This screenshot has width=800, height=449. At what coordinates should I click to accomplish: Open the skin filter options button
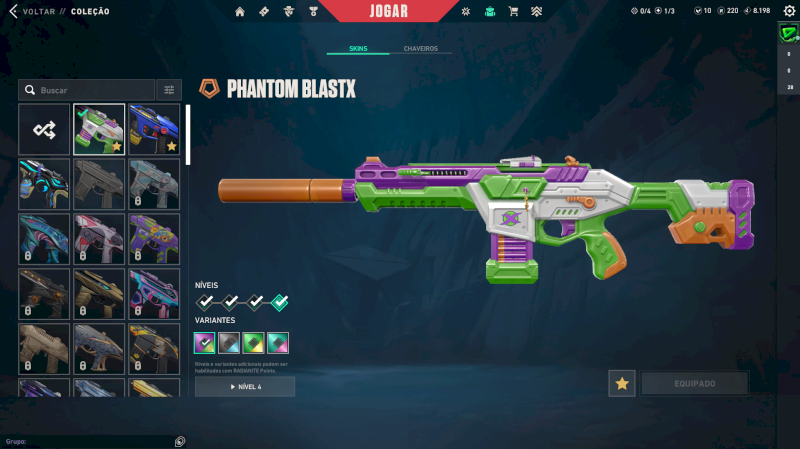coord(169,90)
